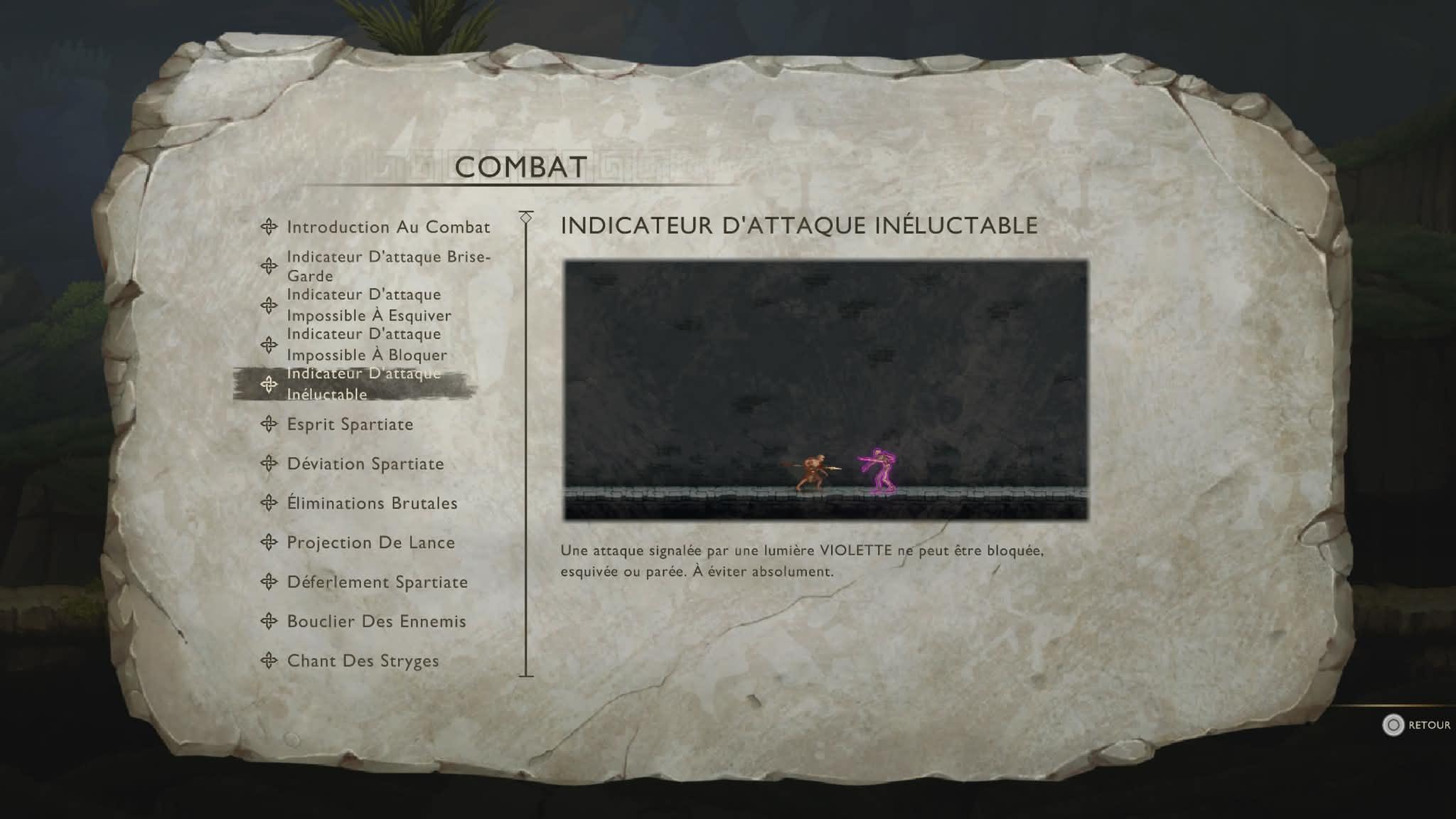Screen dimensions: 1456x819
Task: Select highlighted Indicateur D'attaque Inéluctable entry
Action: click(363, 384)
